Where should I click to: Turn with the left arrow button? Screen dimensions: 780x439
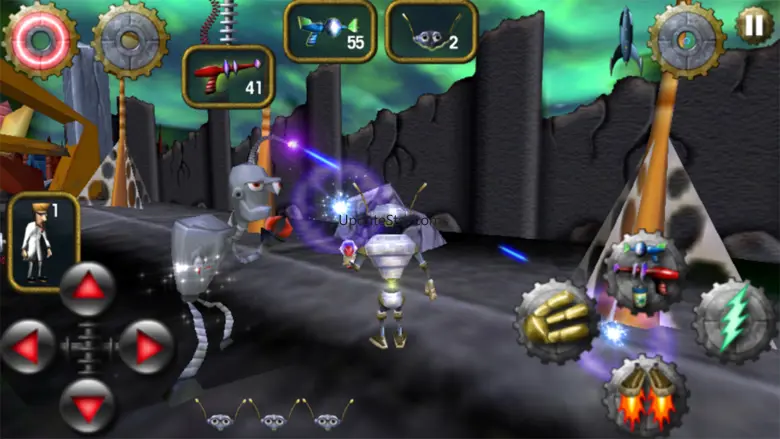click(28, 347)
